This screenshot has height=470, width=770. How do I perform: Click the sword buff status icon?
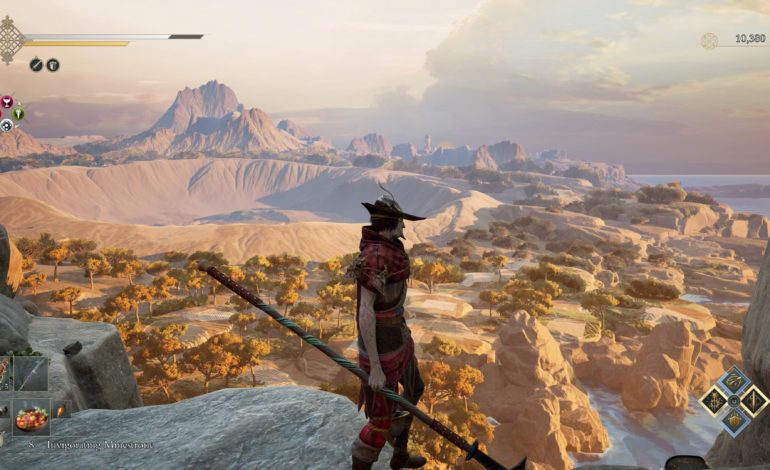(x=36, y=65)
